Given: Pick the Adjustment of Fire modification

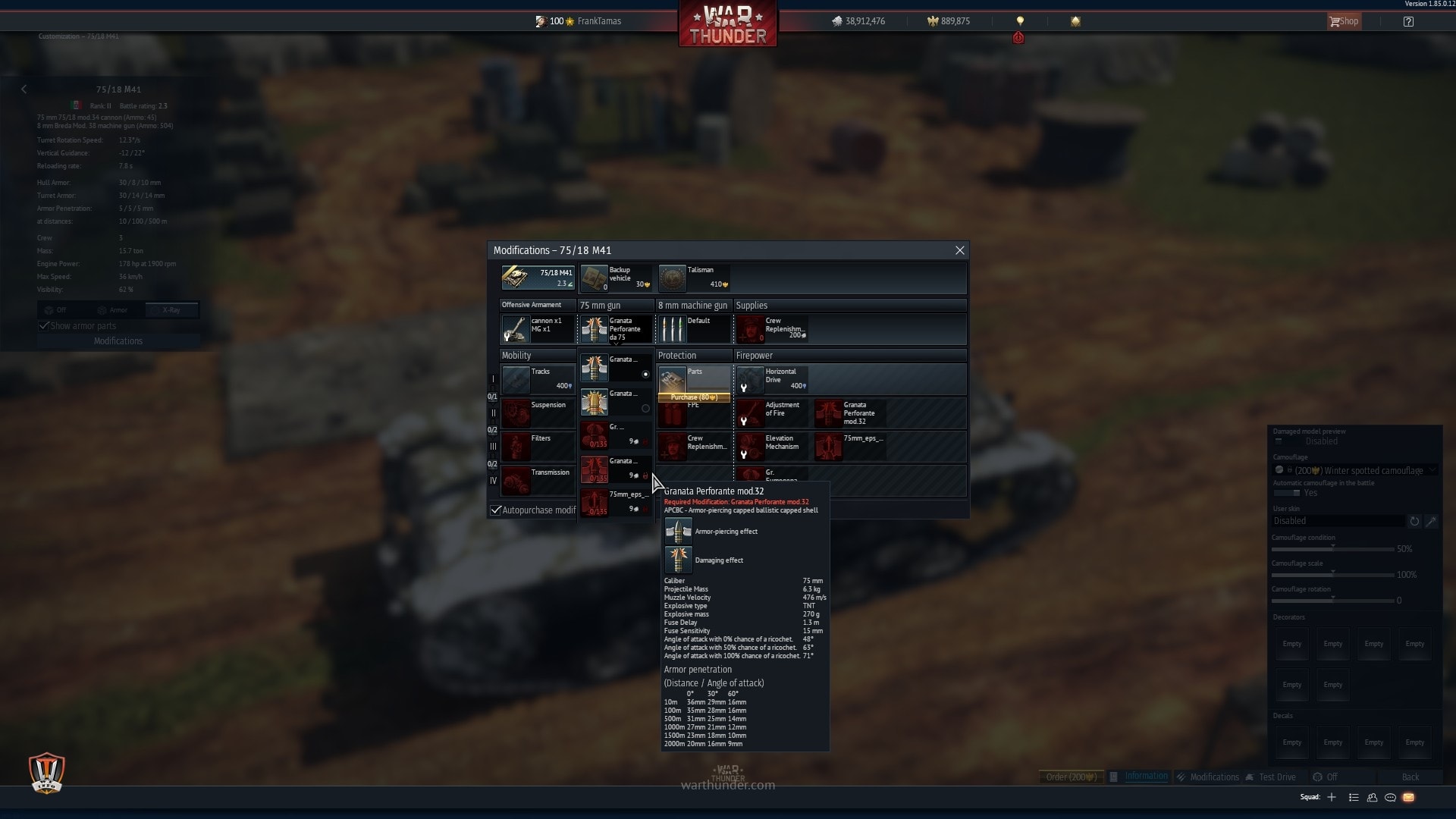Looking at the screenshot, I should point(772,413).
